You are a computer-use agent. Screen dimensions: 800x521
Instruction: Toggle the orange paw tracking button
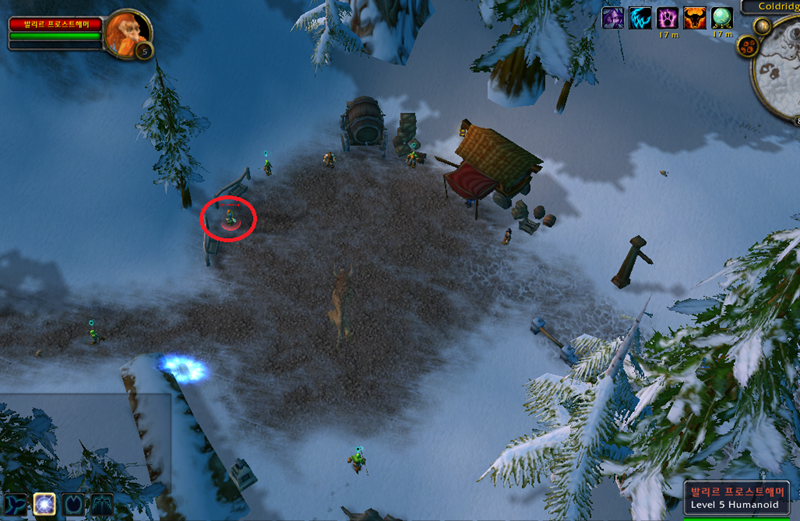(x=746, y=46)
